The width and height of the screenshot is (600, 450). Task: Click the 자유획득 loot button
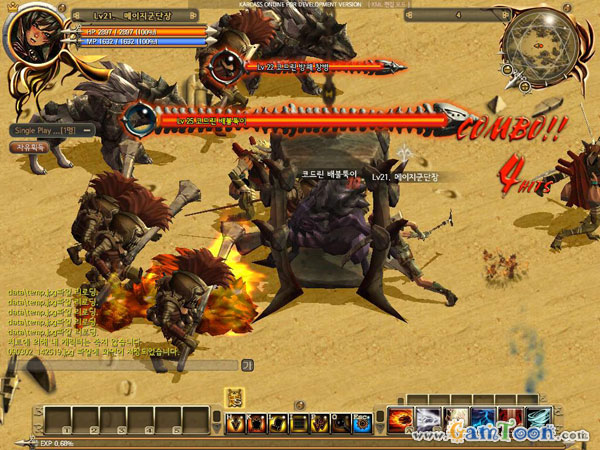pos(30,147)
